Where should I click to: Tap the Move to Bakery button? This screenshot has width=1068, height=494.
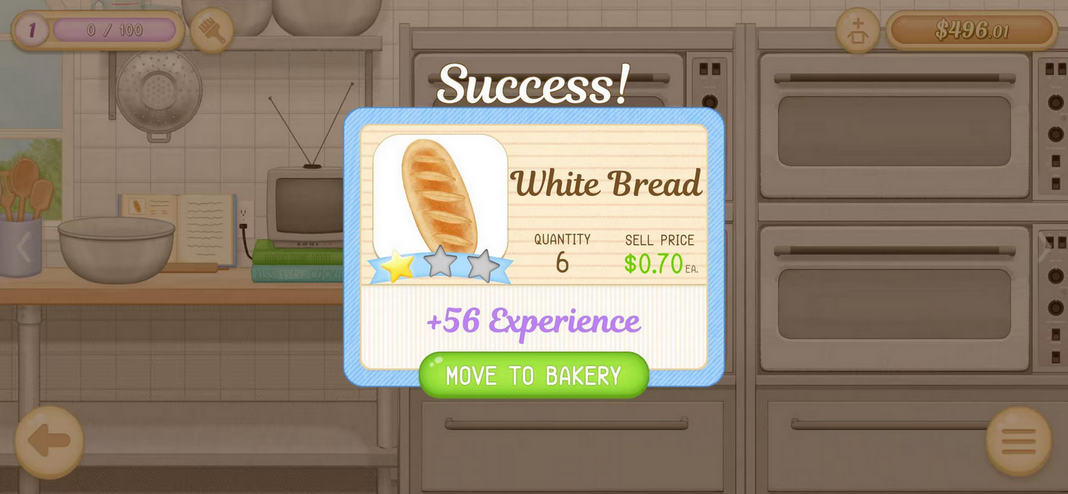(x=533, y=376)
